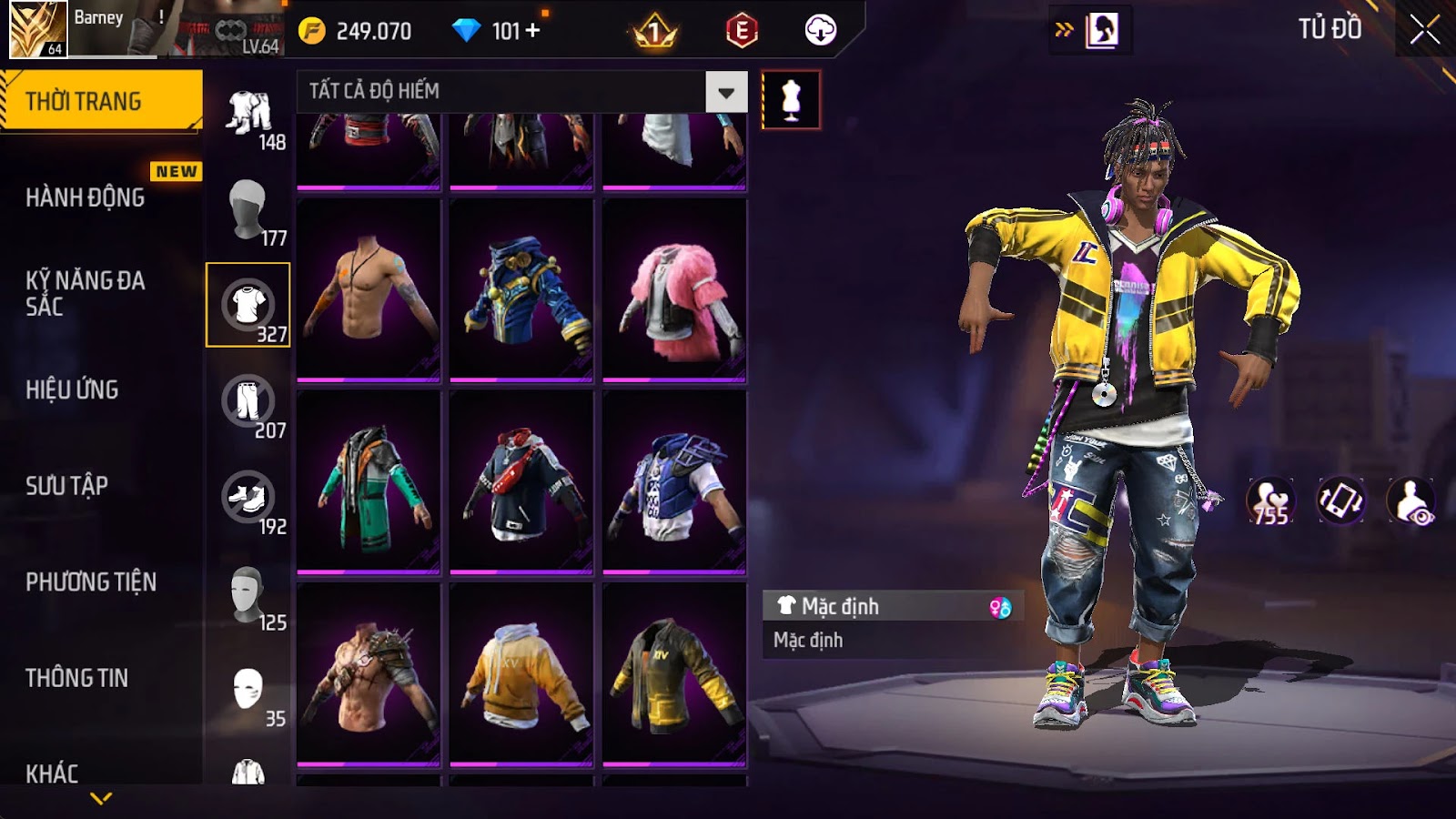
Task: Select the blue royal uniform top
Action: [521, 289]
